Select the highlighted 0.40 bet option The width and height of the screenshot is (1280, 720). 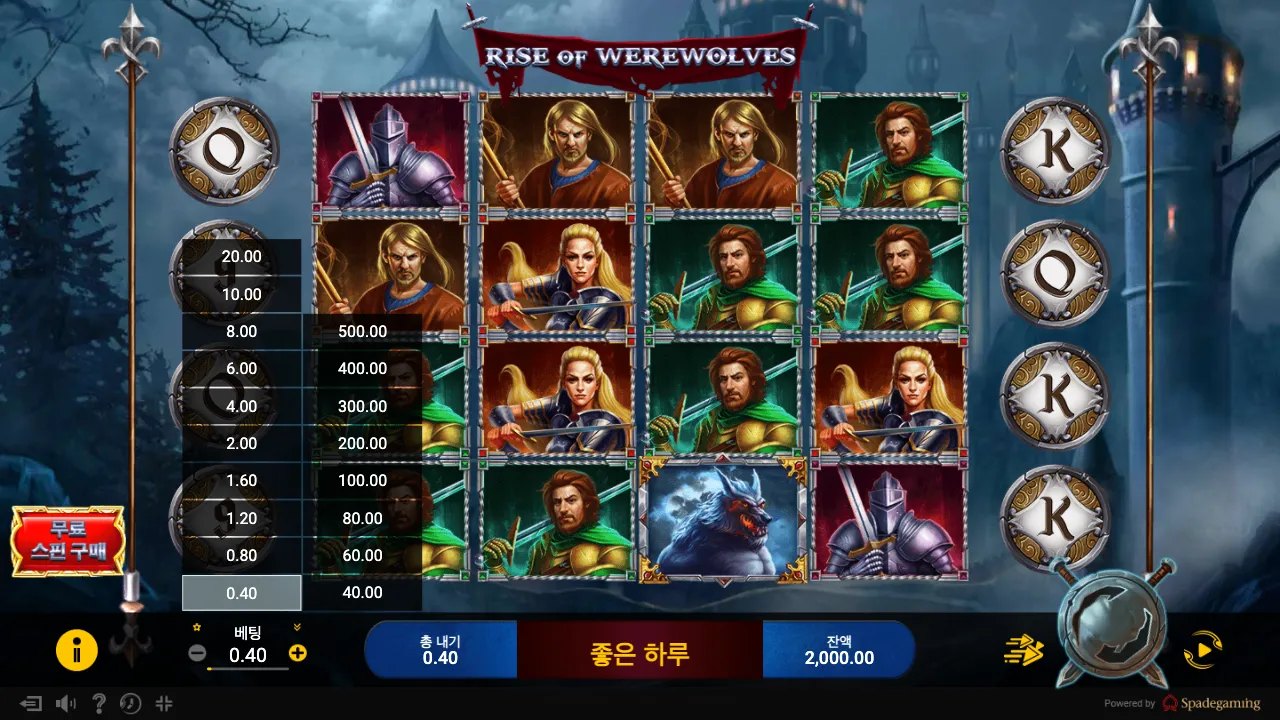point(240,592)
